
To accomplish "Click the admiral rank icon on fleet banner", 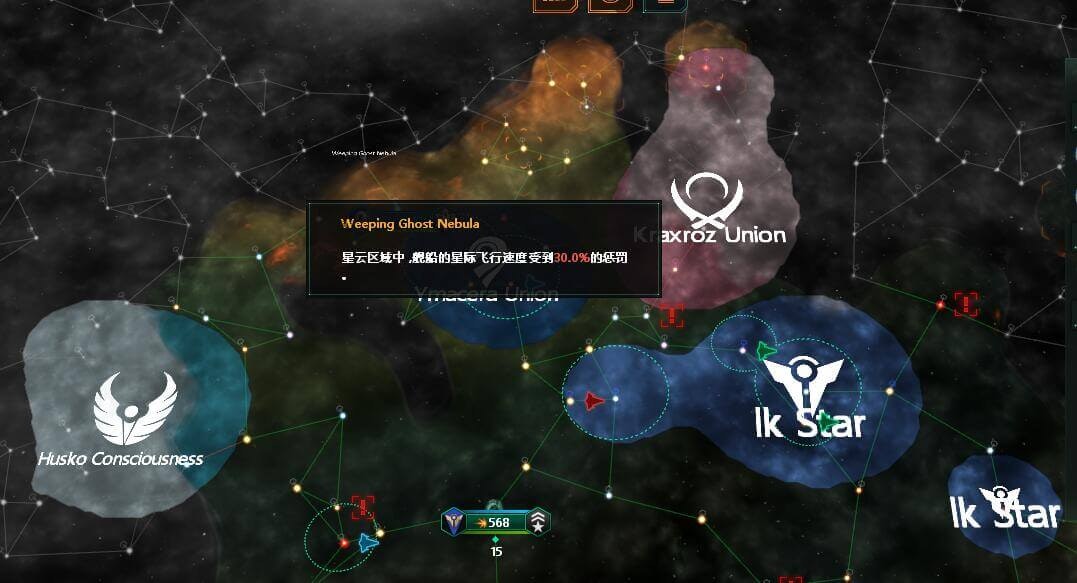I will 538,521.
